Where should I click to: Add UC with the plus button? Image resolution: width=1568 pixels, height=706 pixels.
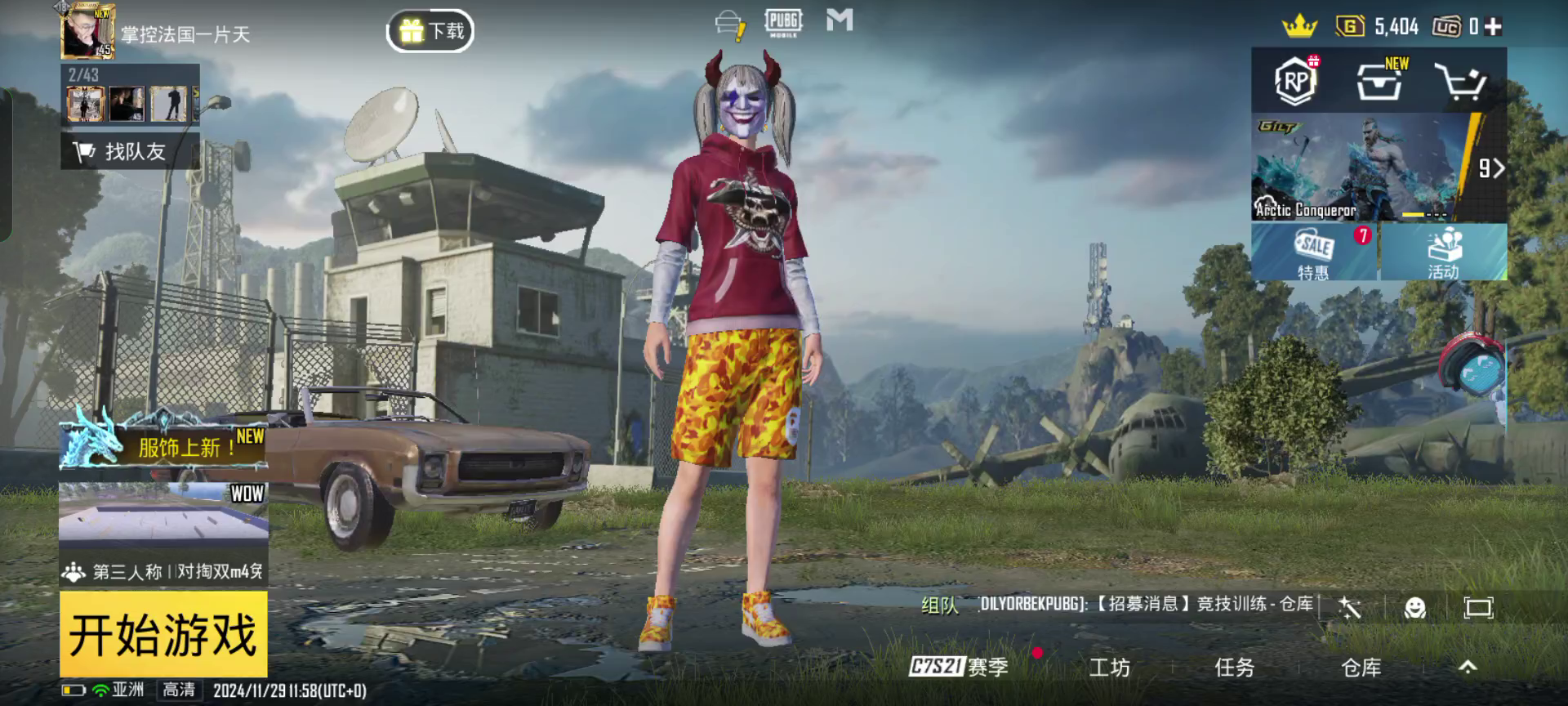coord(1494,27)
